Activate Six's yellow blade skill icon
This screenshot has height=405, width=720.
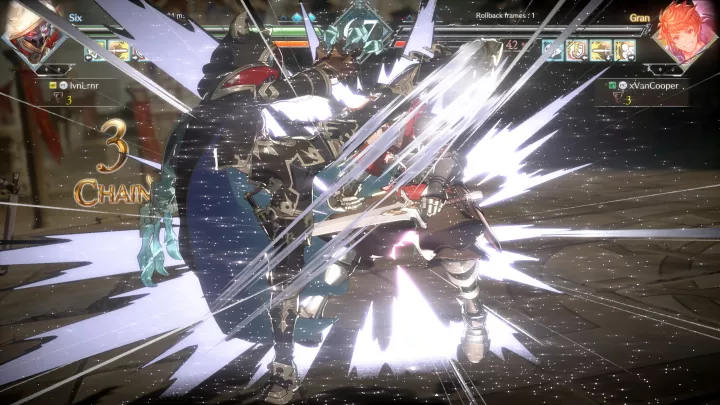[119, 50]
